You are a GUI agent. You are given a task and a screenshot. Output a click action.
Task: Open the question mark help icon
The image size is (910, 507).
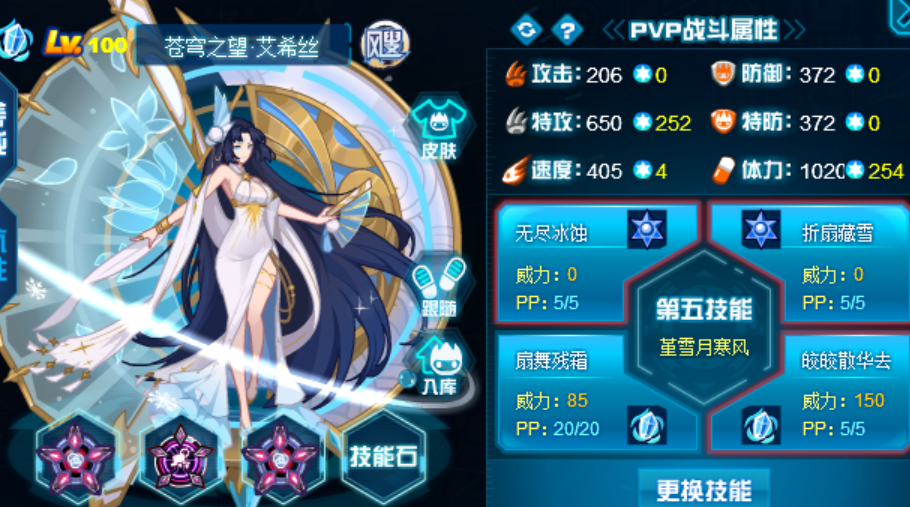click(566, 29)
